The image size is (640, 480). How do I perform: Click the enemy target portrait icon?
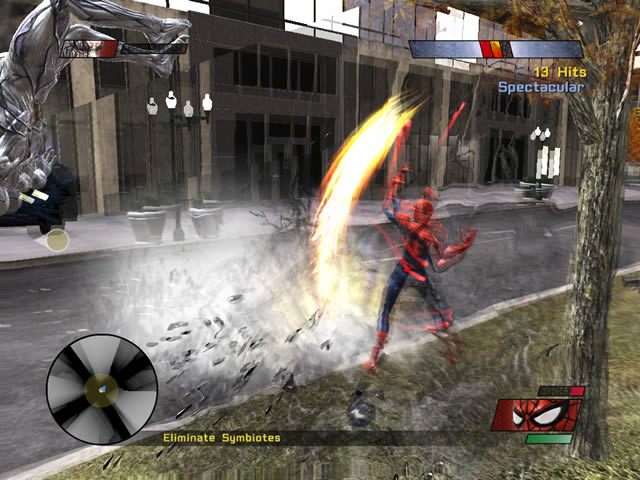[x=88, y=48]
